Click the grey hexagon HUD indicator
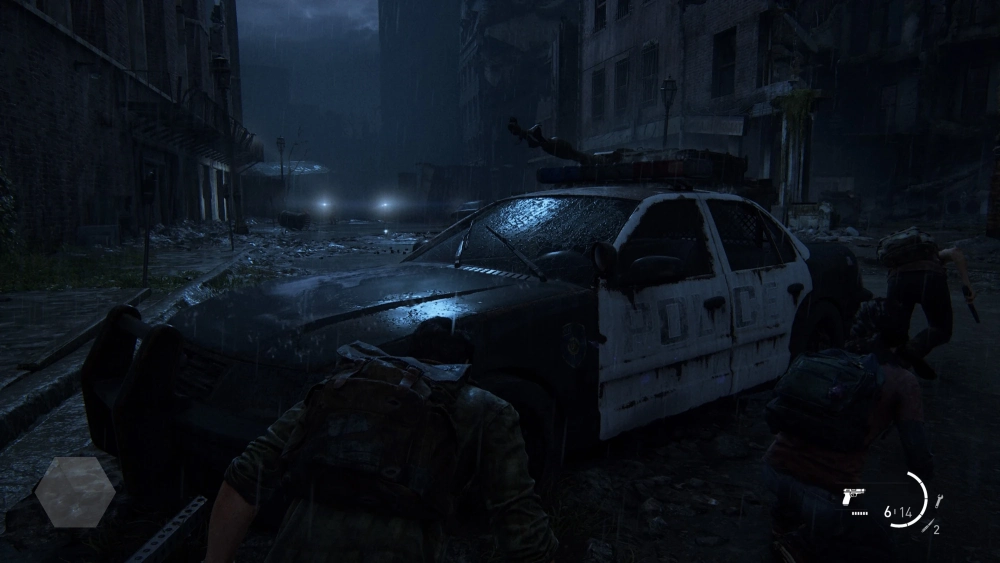This screenshot has width=1000, height=563. pyautogui.click(x=75, y=492)
